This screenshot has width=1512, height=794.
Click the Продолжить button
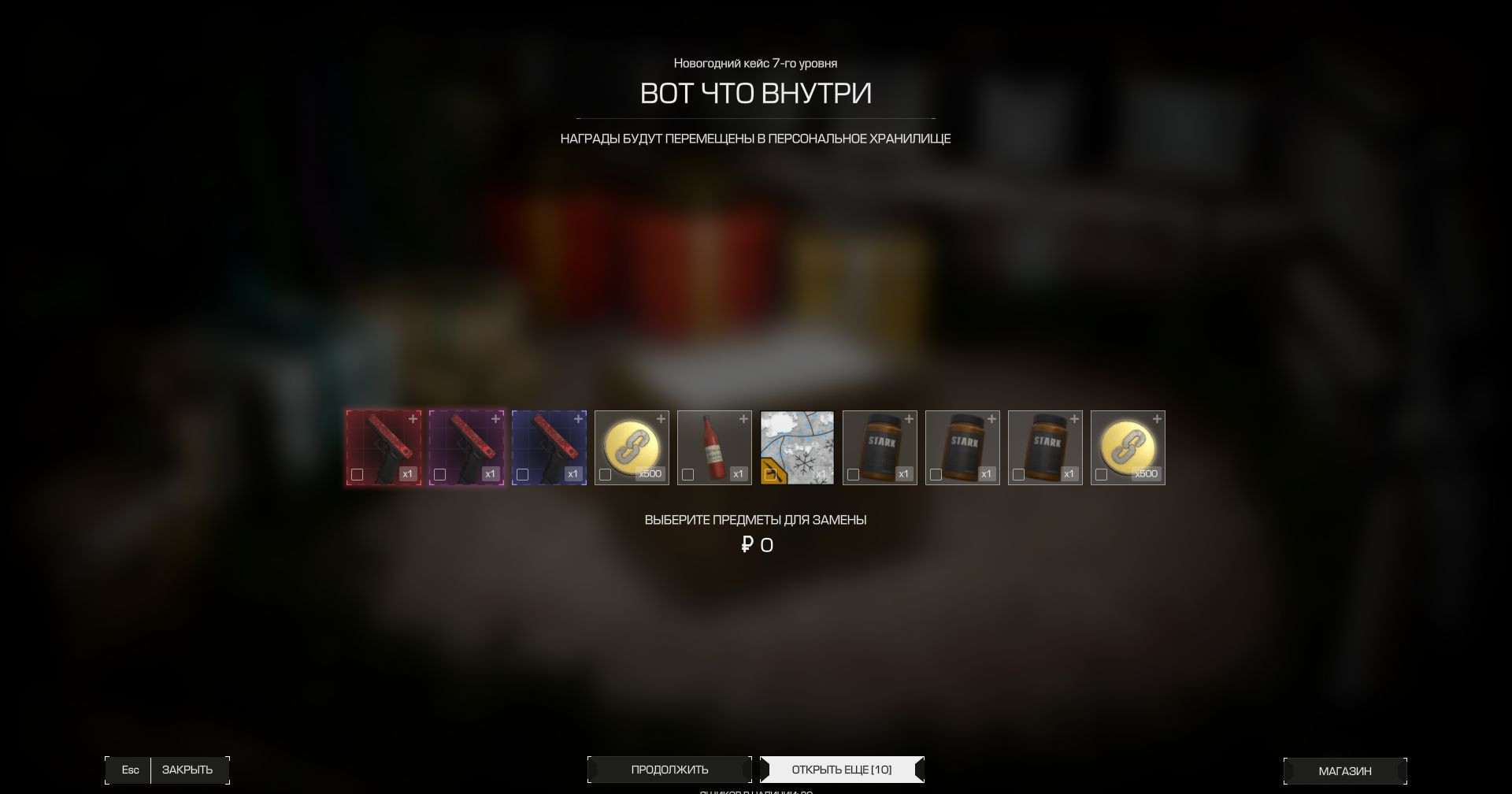click(x=669, y=770)
